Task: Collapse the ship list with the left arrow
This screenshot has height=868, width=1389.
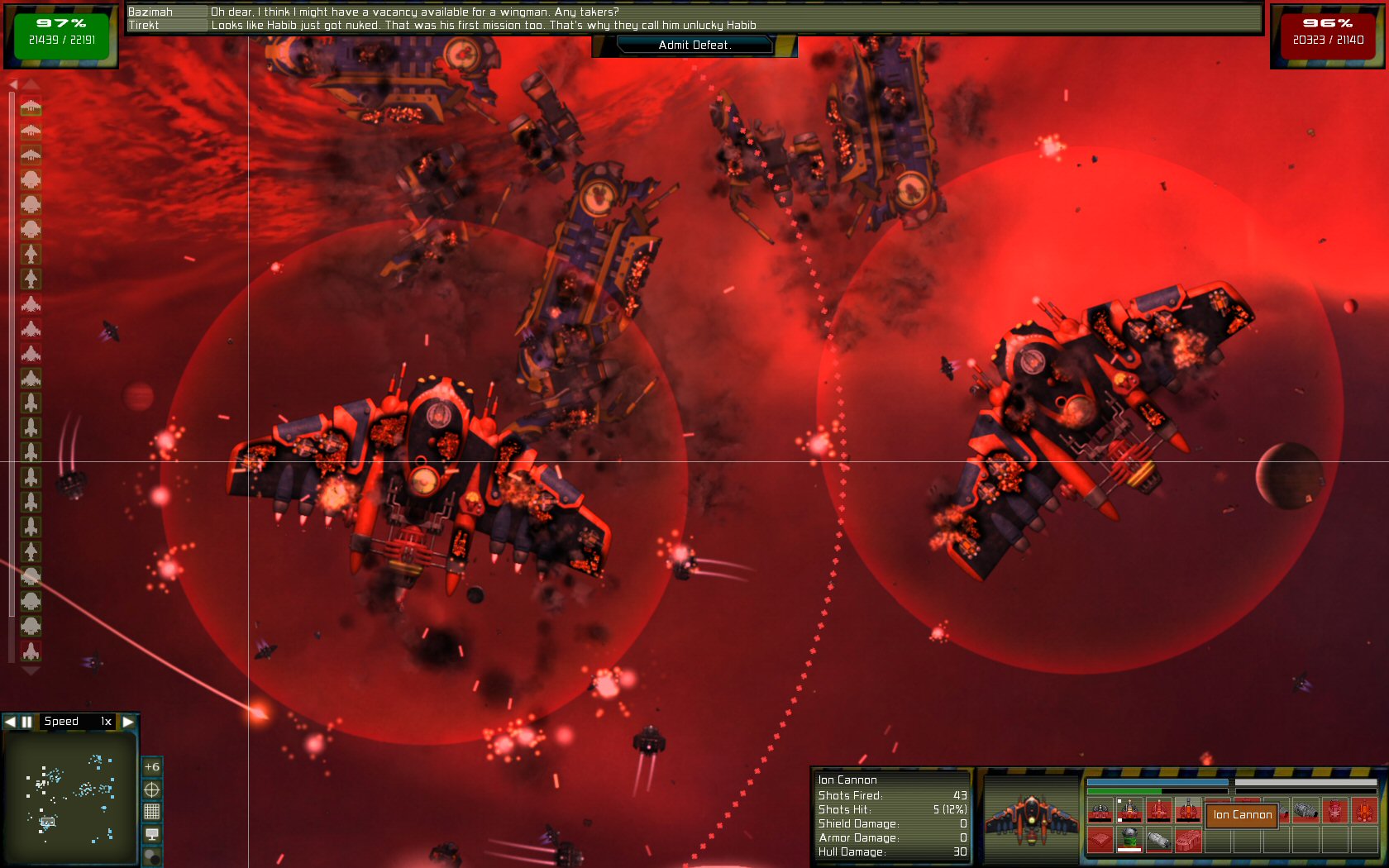Action: [12, 84]
